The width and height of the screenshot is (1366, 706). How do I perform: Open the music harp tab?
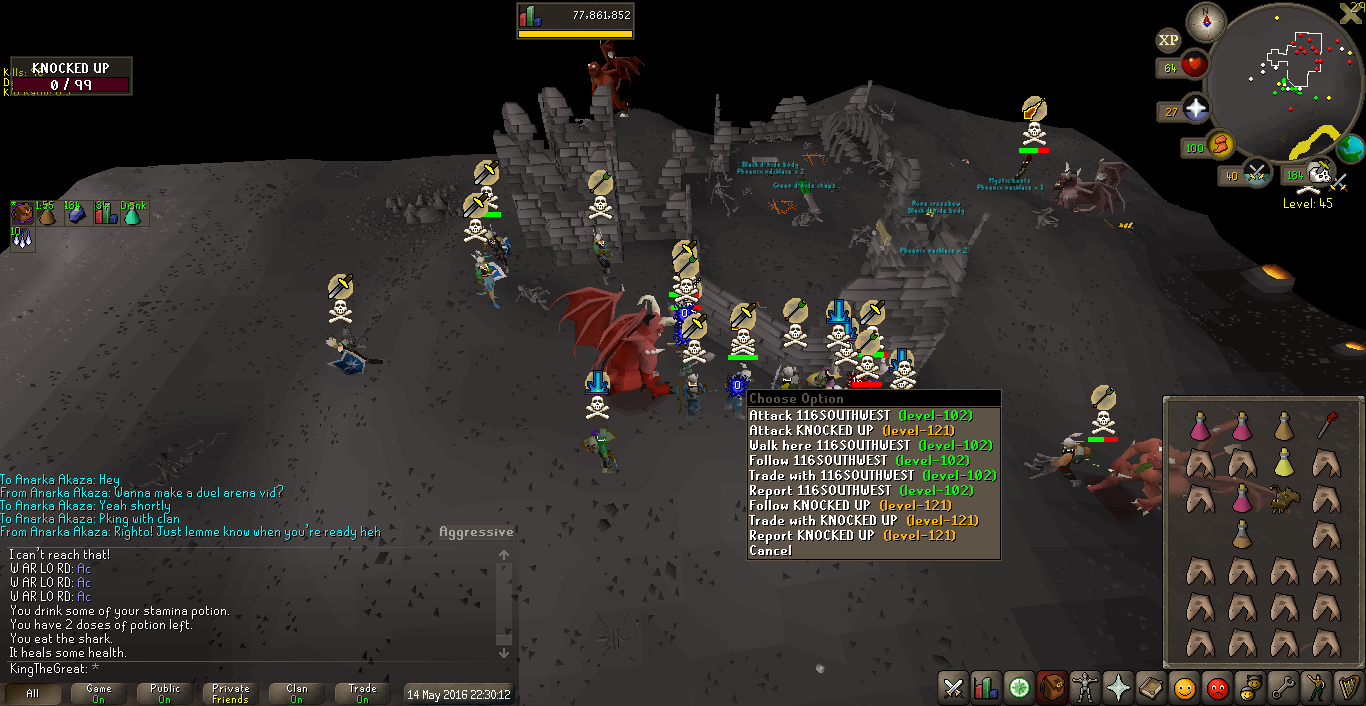1347,688
